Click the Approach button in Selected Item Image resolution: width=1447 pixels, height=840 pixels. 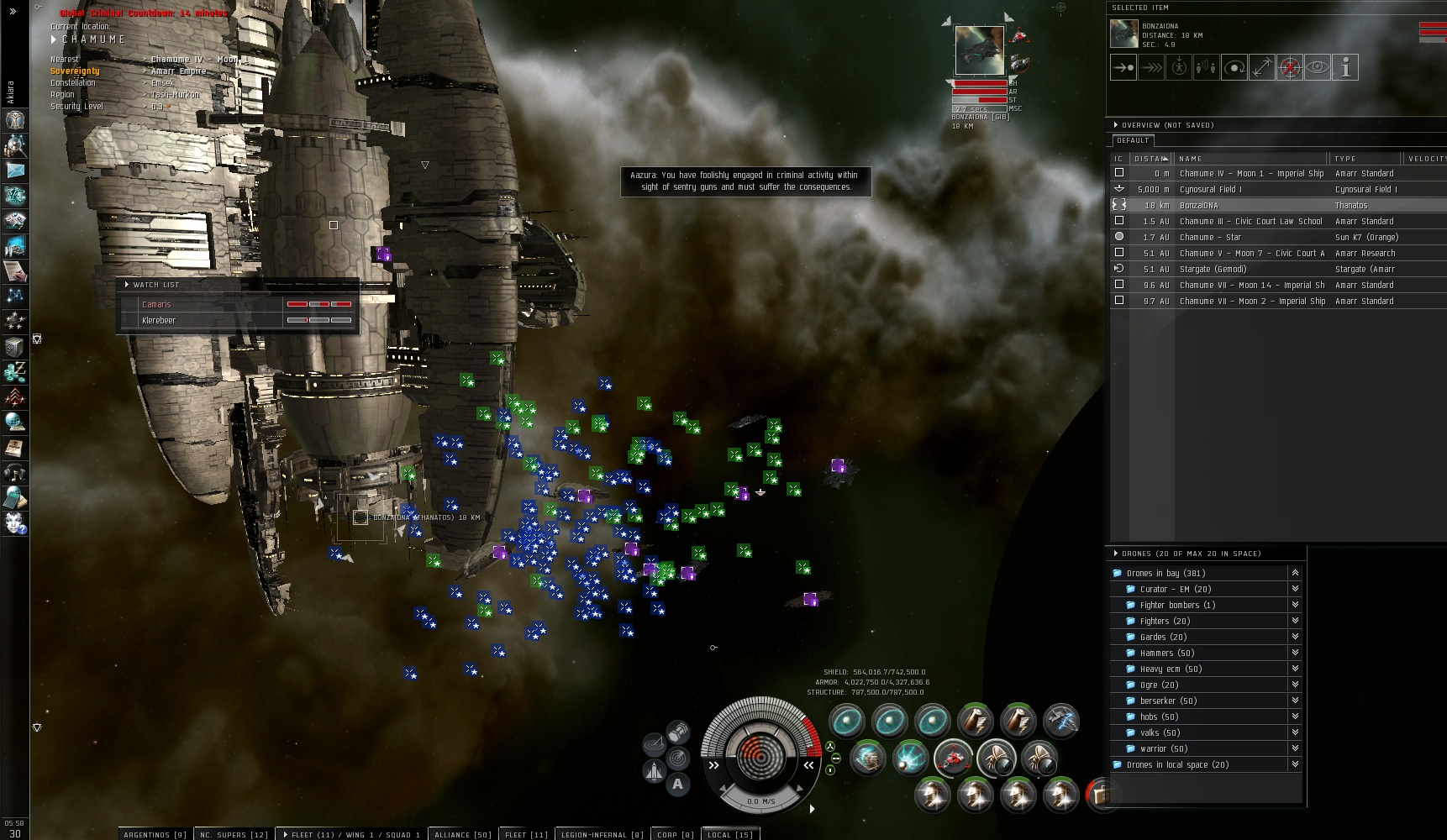coord(1123,67)
